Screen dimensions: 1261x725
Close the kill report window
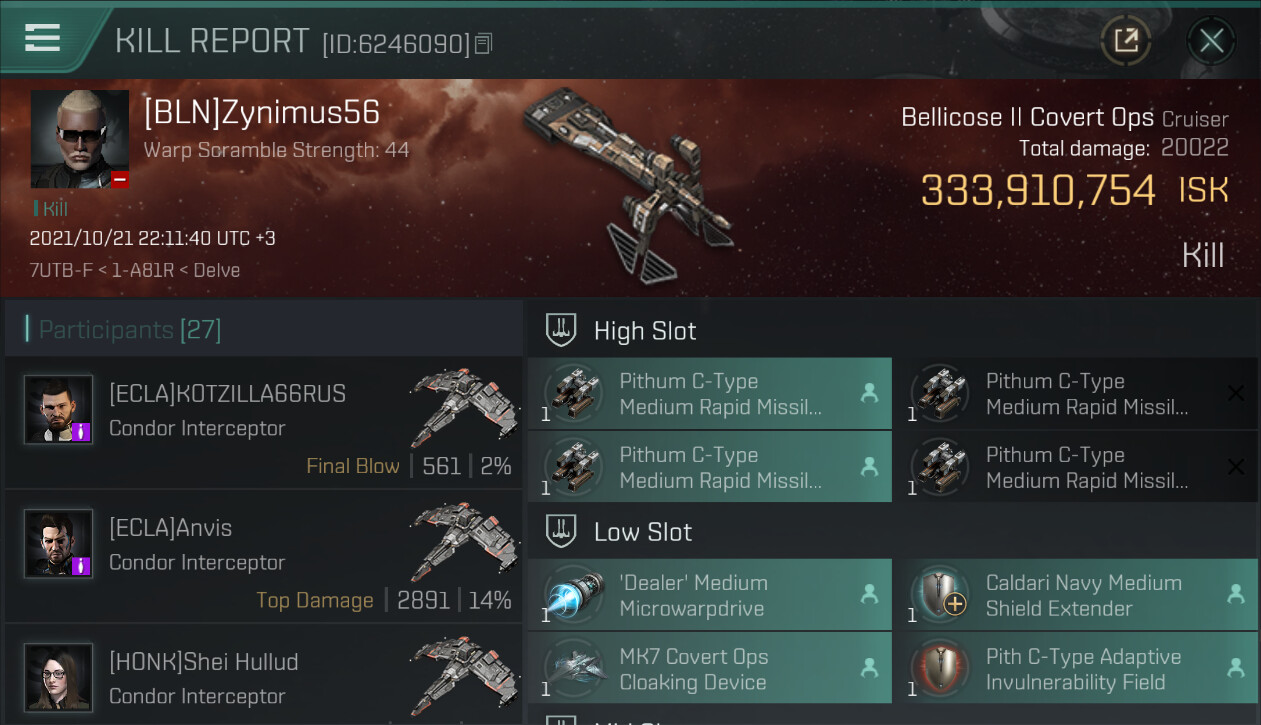coord(1211,41)
